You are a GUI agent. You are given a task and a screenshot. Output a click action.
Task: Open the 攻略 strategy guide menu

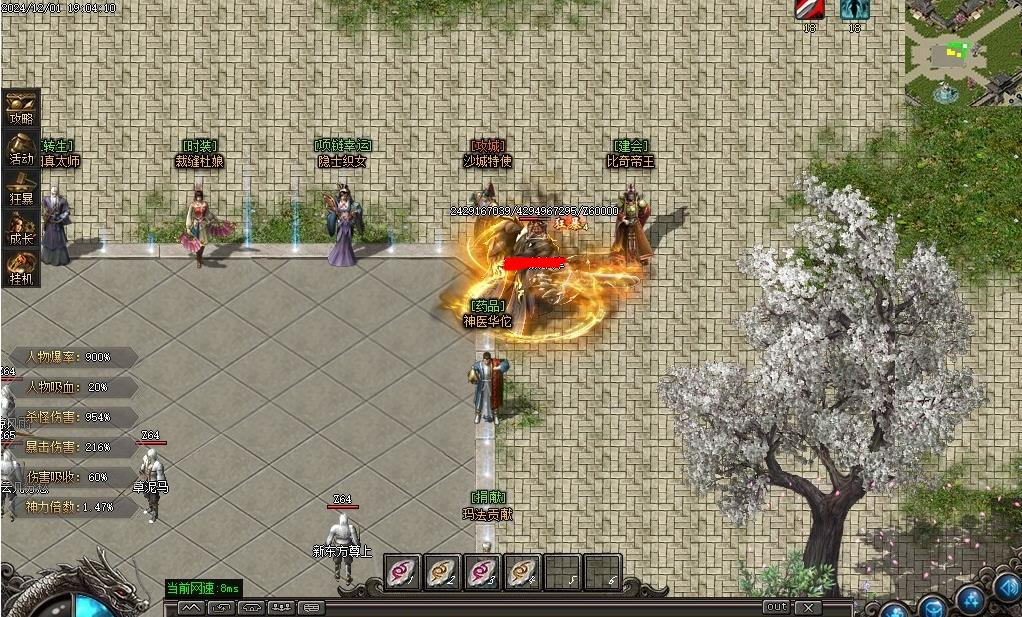[21, 107]
